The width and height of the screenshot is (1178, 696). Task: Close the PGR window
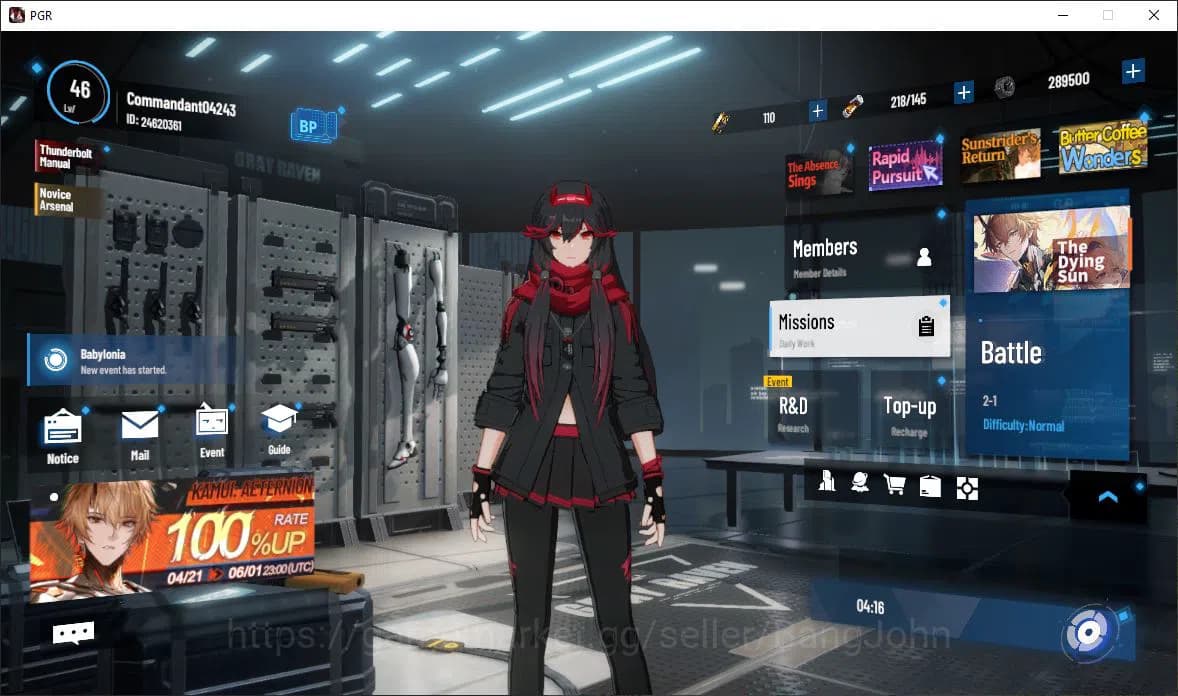point(1153,15)
